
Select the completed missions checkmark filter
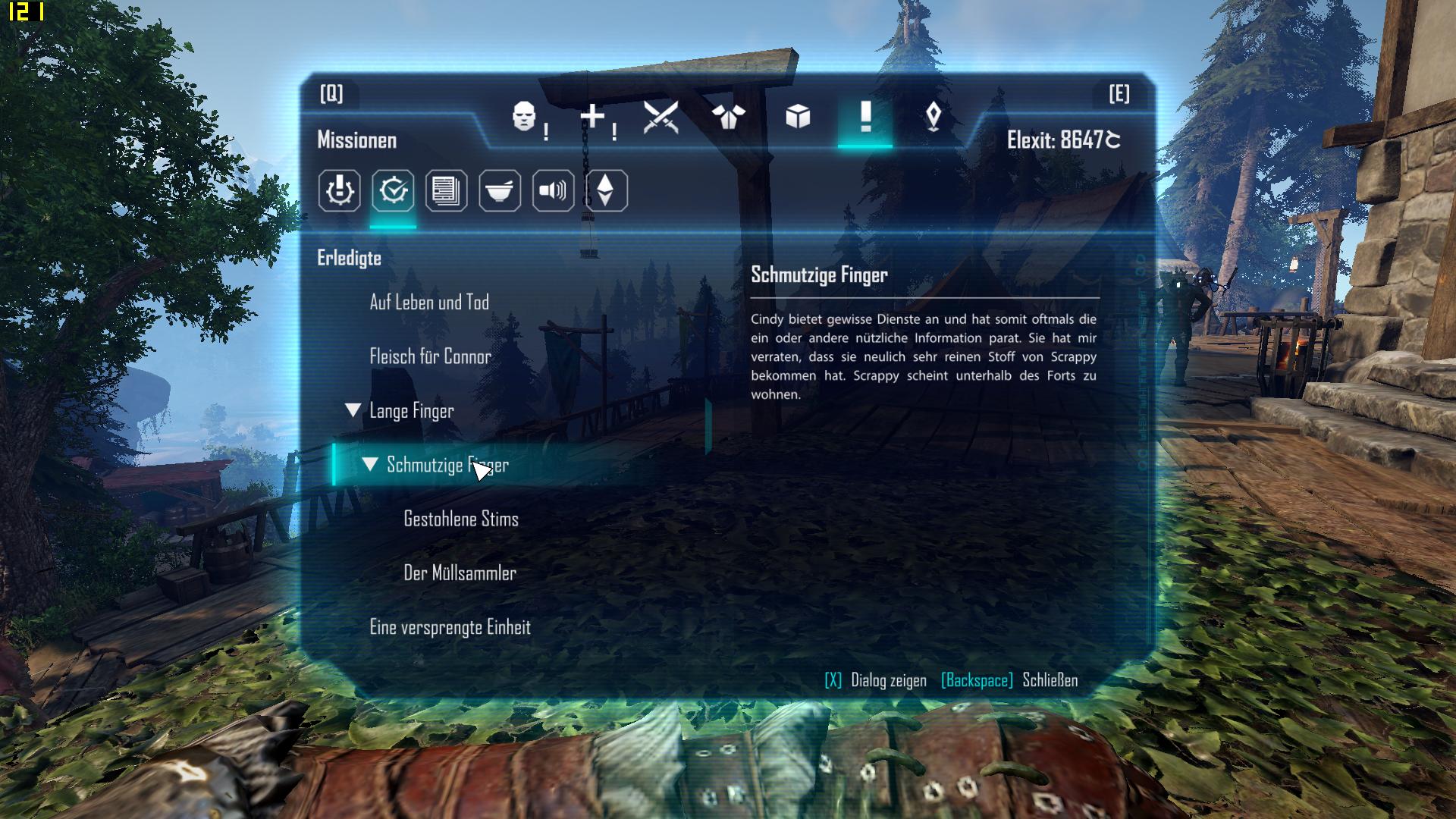393,190
